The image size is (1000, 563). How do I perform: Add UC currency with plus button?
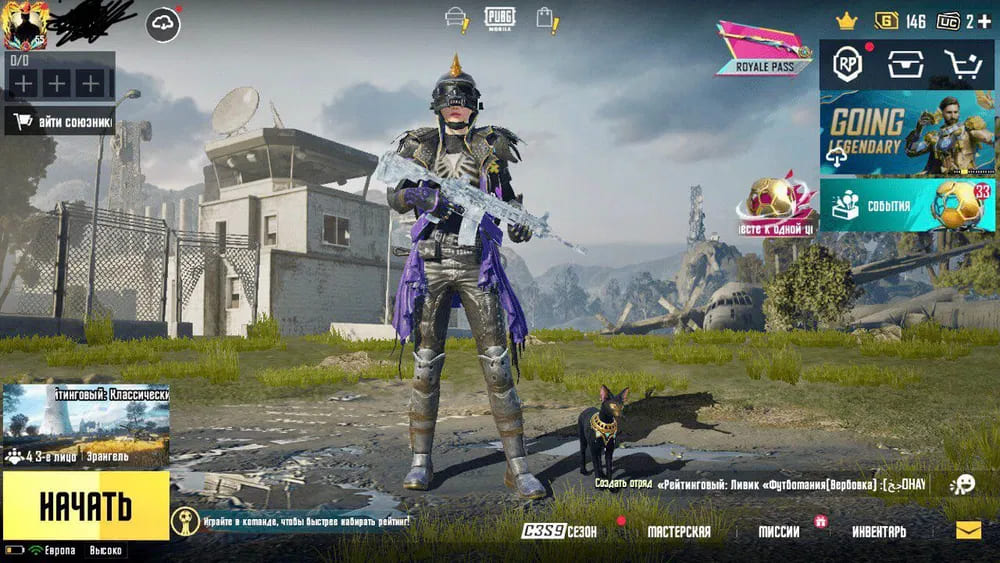[985, 21]
